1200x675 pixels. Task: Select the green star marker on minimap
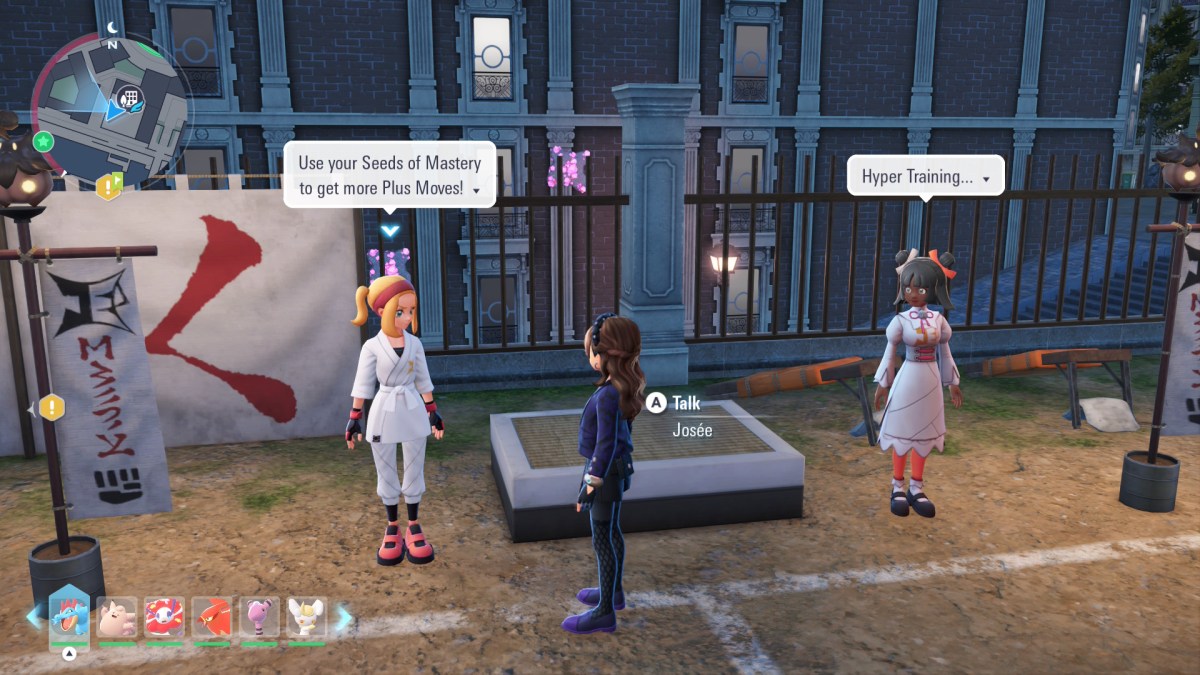[x=43, y=141]
